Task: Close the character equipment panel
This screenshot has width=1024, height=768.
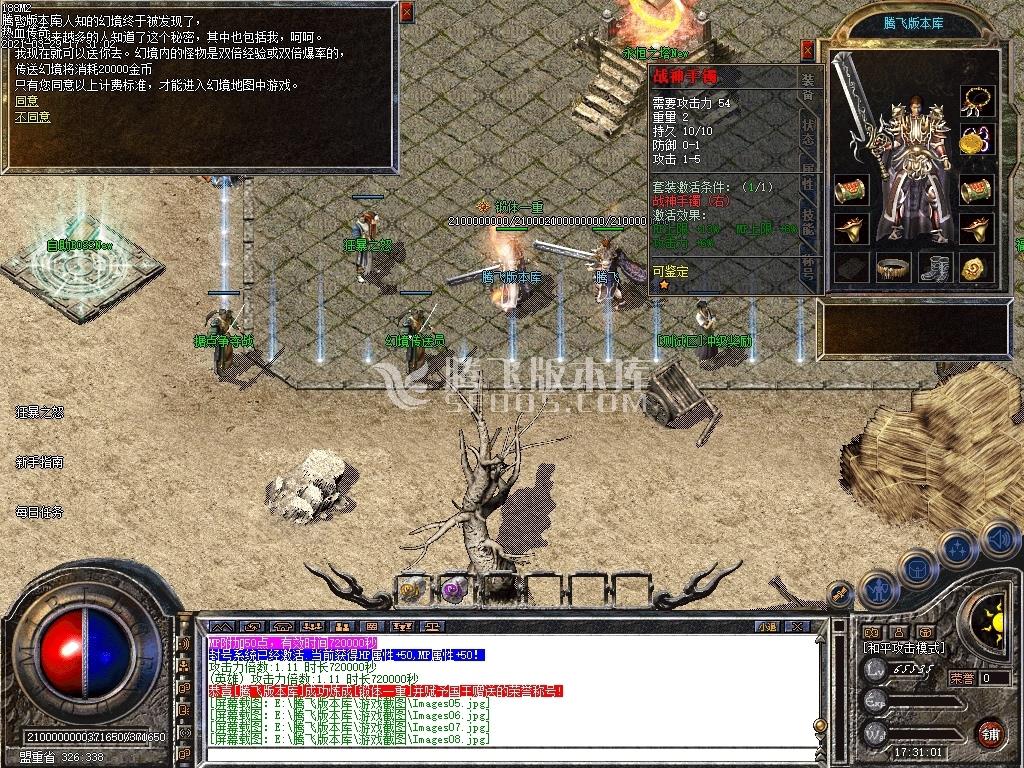Action: 808,51
